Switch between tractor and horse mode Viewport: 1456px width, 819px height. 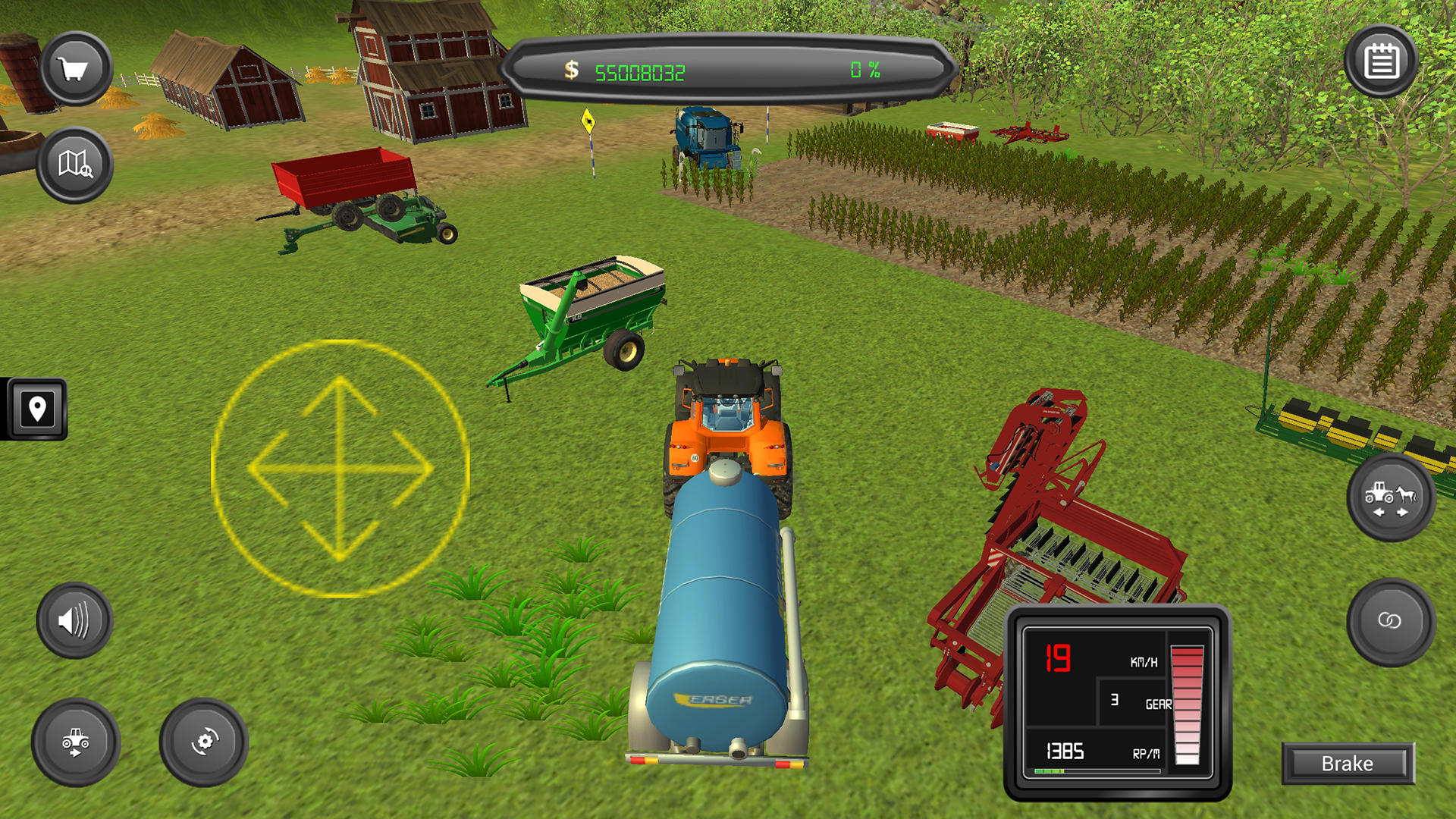(x=1390, y=497)
